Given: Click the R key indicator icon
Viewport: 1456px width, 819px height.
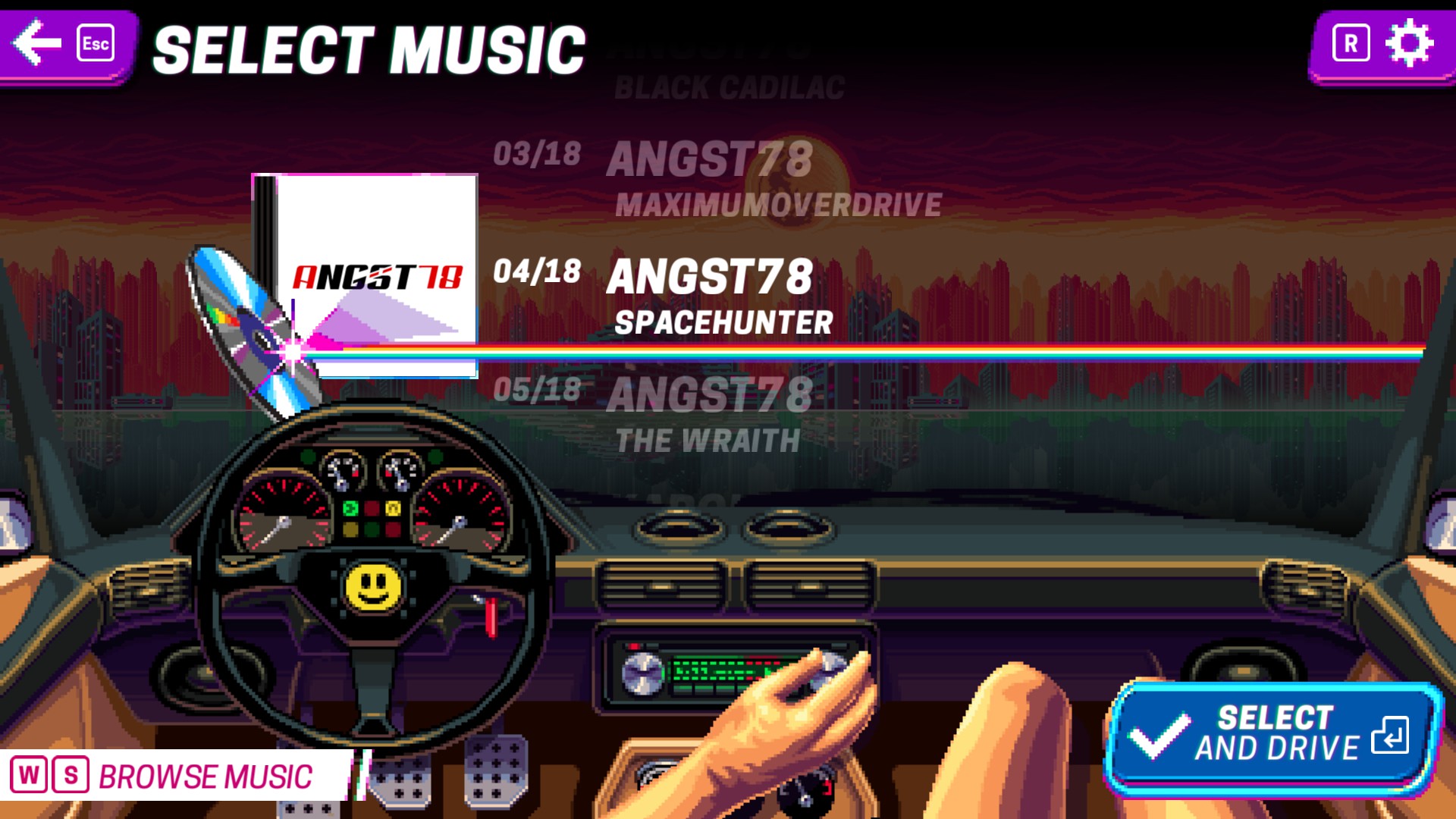Looking at the screenshot, I should (1351, 41).
